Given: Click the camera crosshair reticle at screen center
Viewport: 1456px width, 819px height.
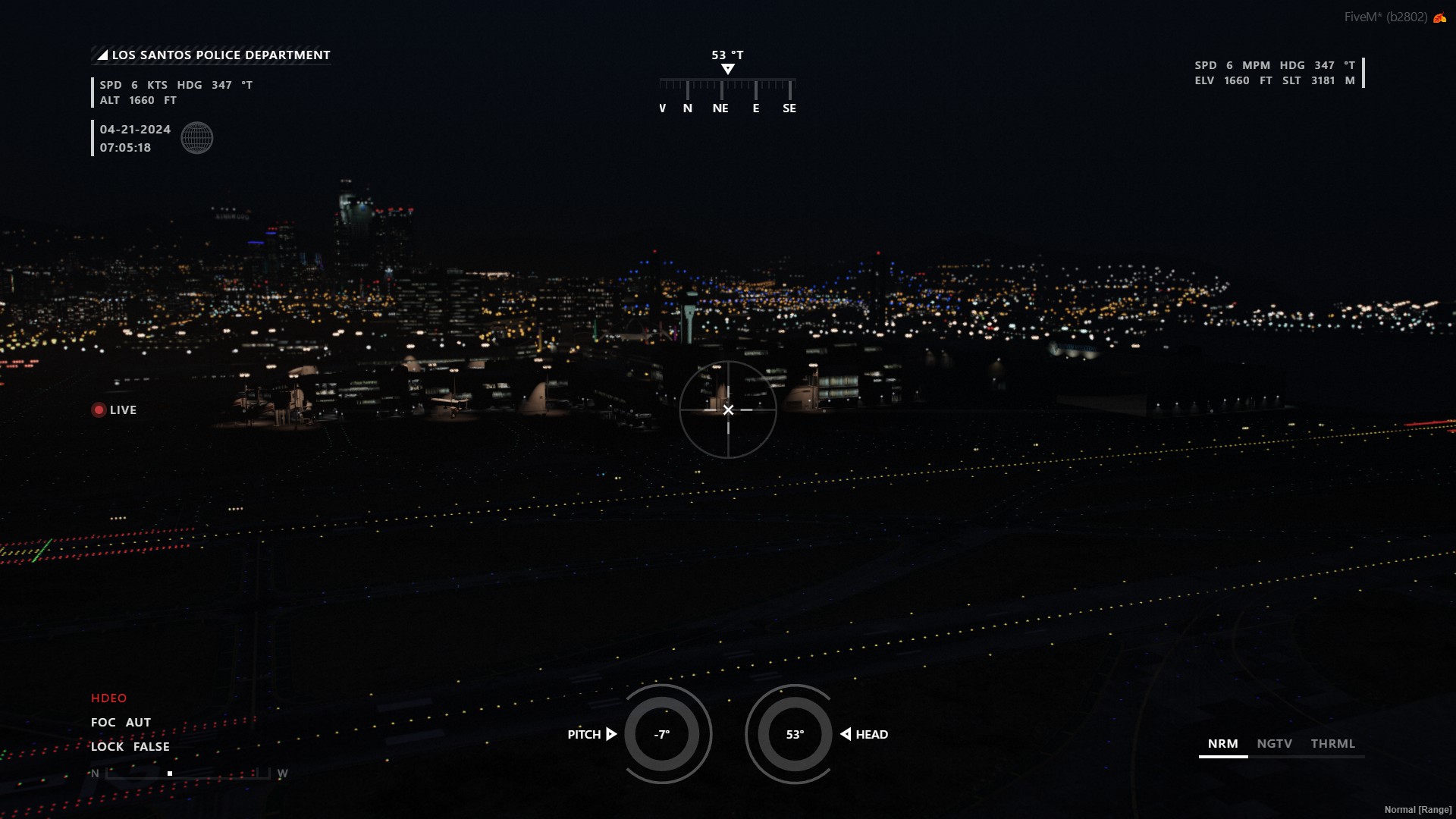Looking at the screenshot, I should coord(729,409).
